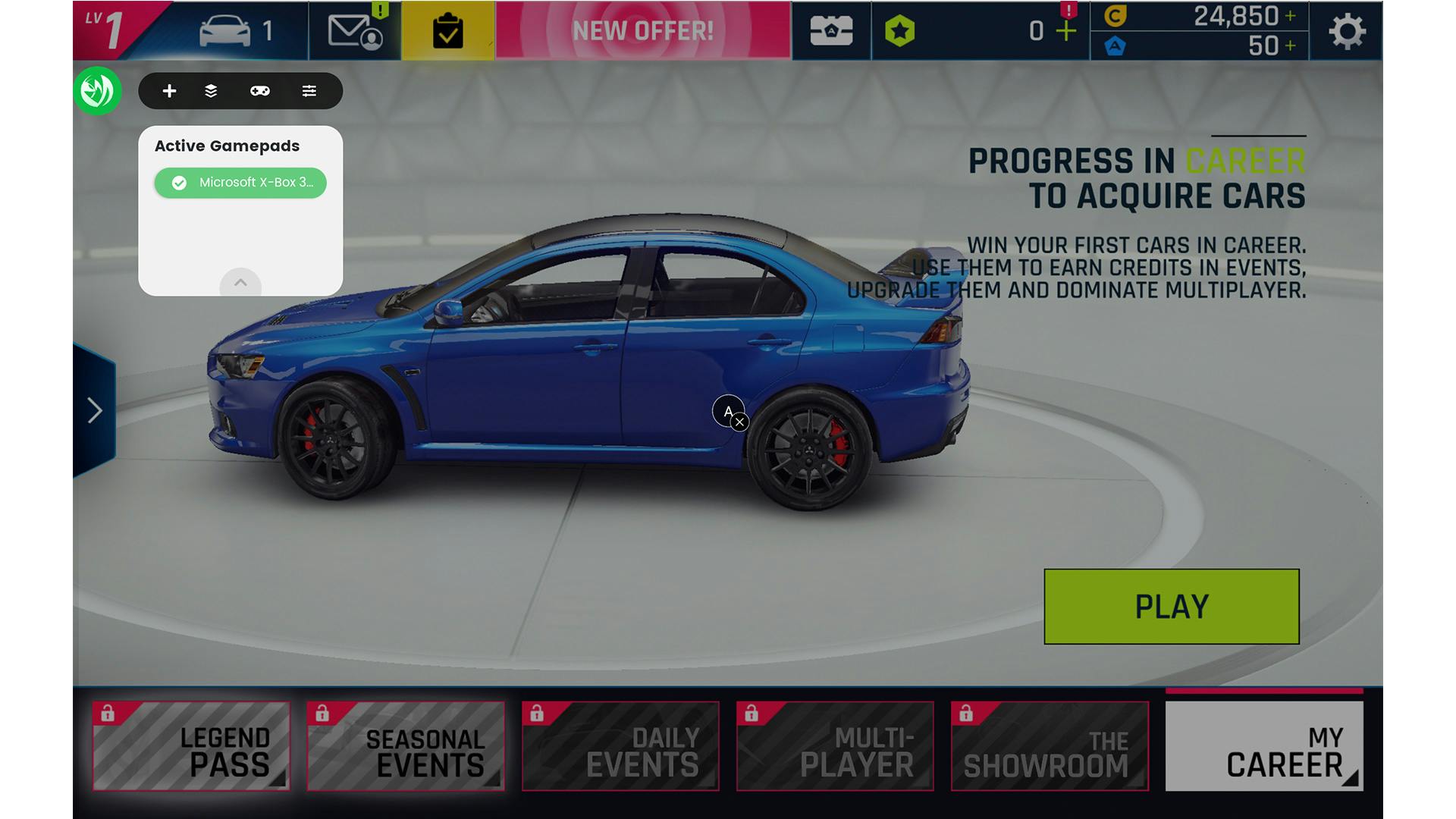Select the locked Showroom tile

(1050, 746)
